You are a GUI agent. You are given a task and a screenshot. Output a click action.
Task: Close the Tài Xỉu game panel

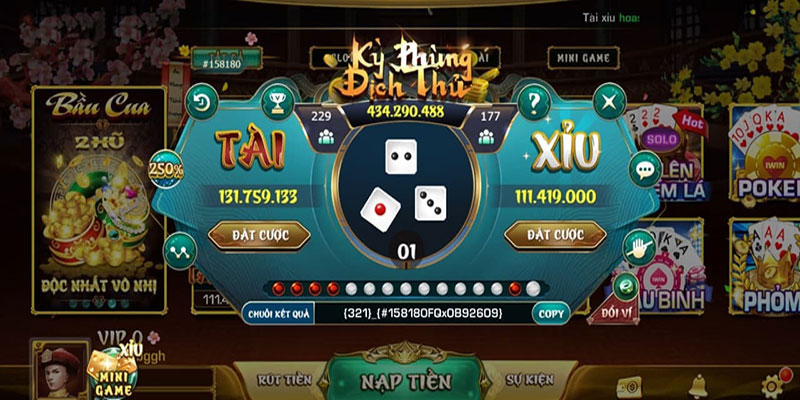[x=609, y=101]
